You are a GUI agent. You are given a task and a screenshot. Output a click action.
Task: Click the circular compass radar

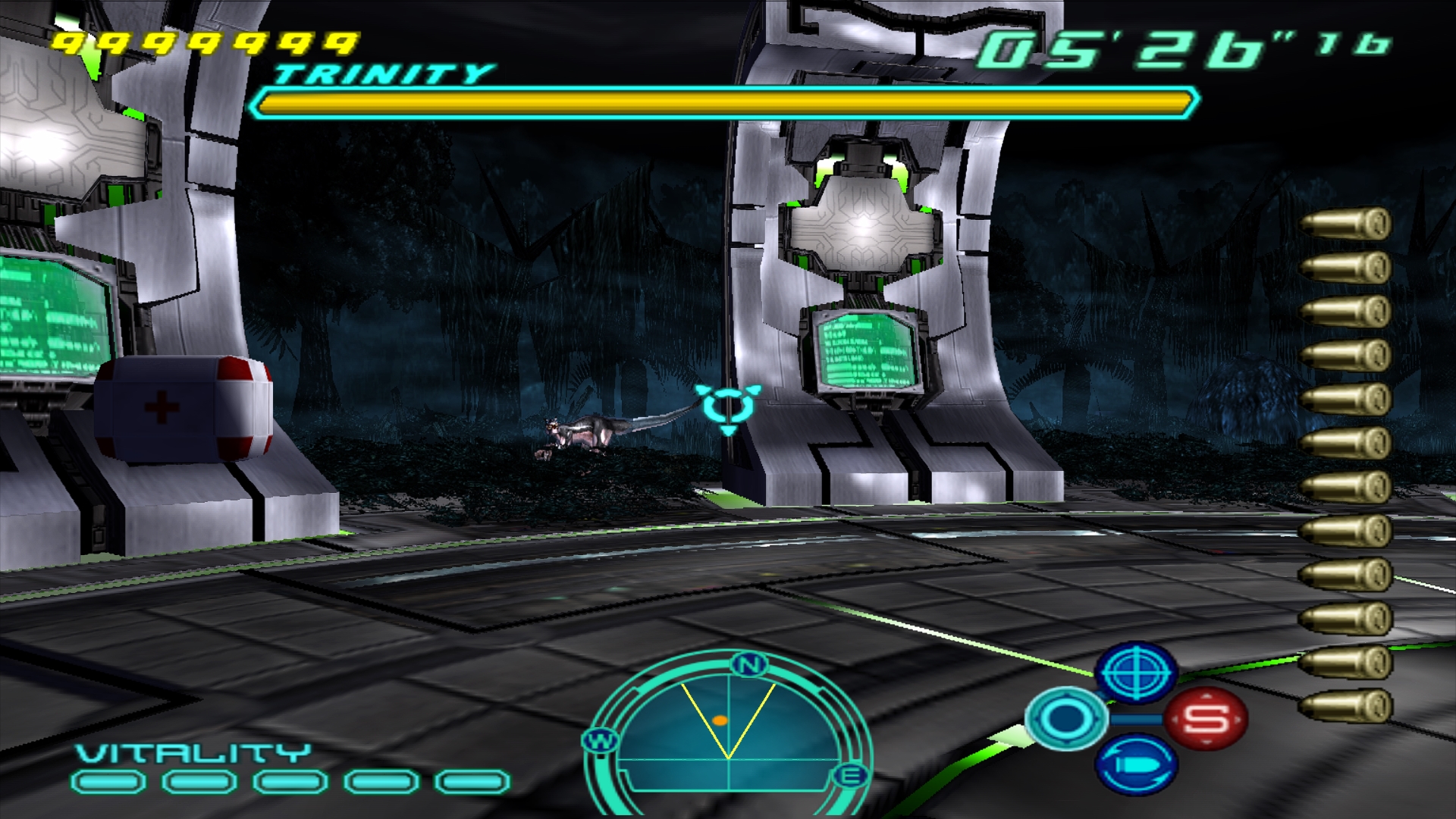point(728,732)
